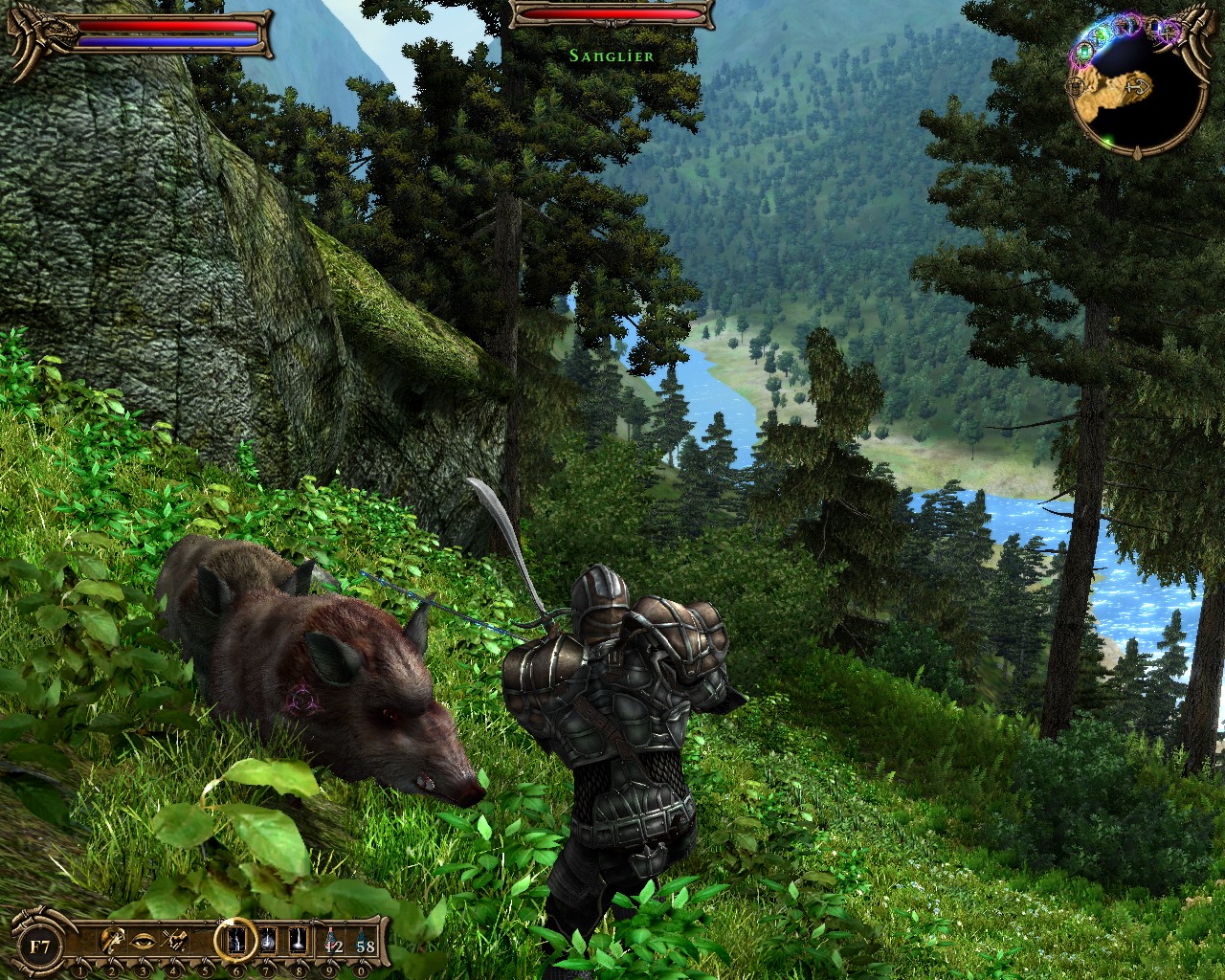Select the ringed spell card in slot 6
The image size is (1225, 980).
point(235,940)
